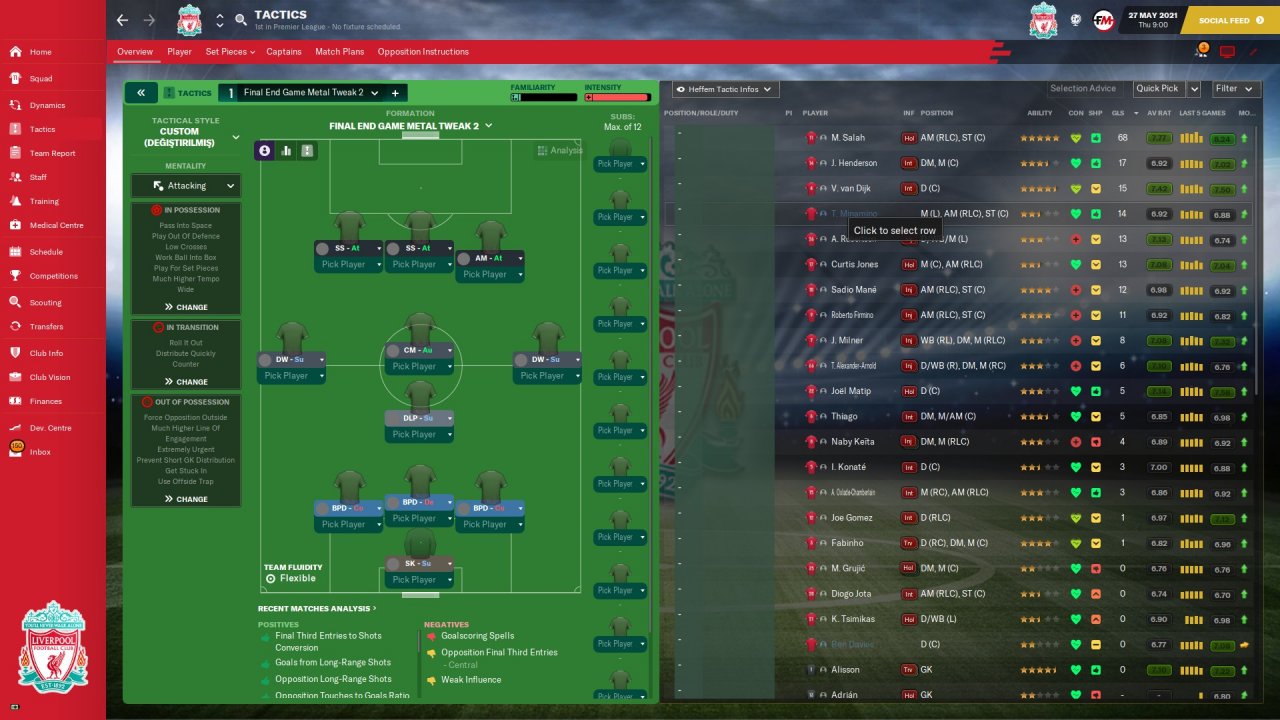
Task: Go back using the back arrow
Action: 122,20
